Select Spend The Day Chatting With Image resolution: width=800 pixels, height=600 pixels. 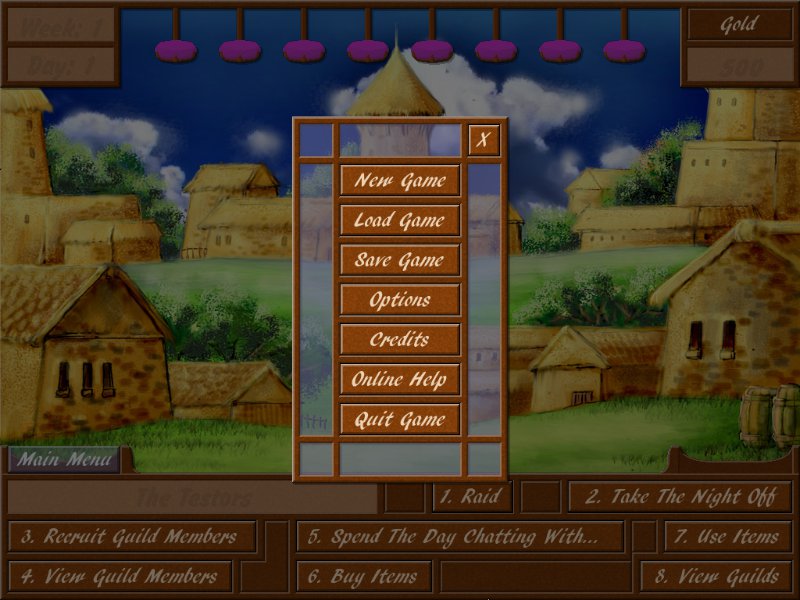pyautogui.click(x=459, y=536)
